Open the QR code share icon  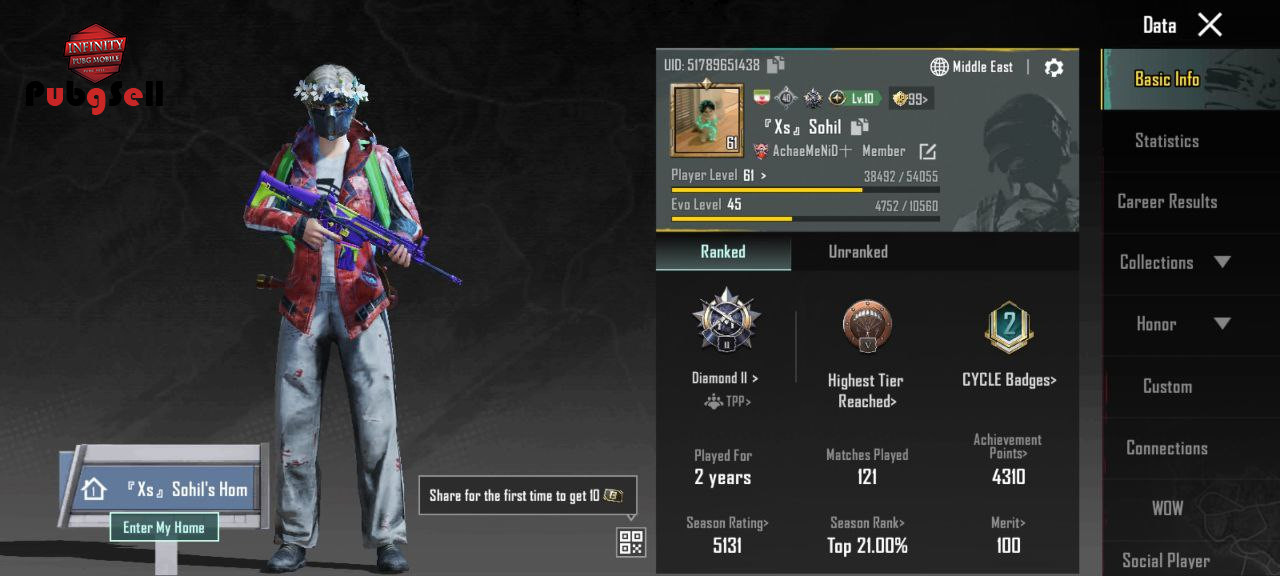[631, 542]
